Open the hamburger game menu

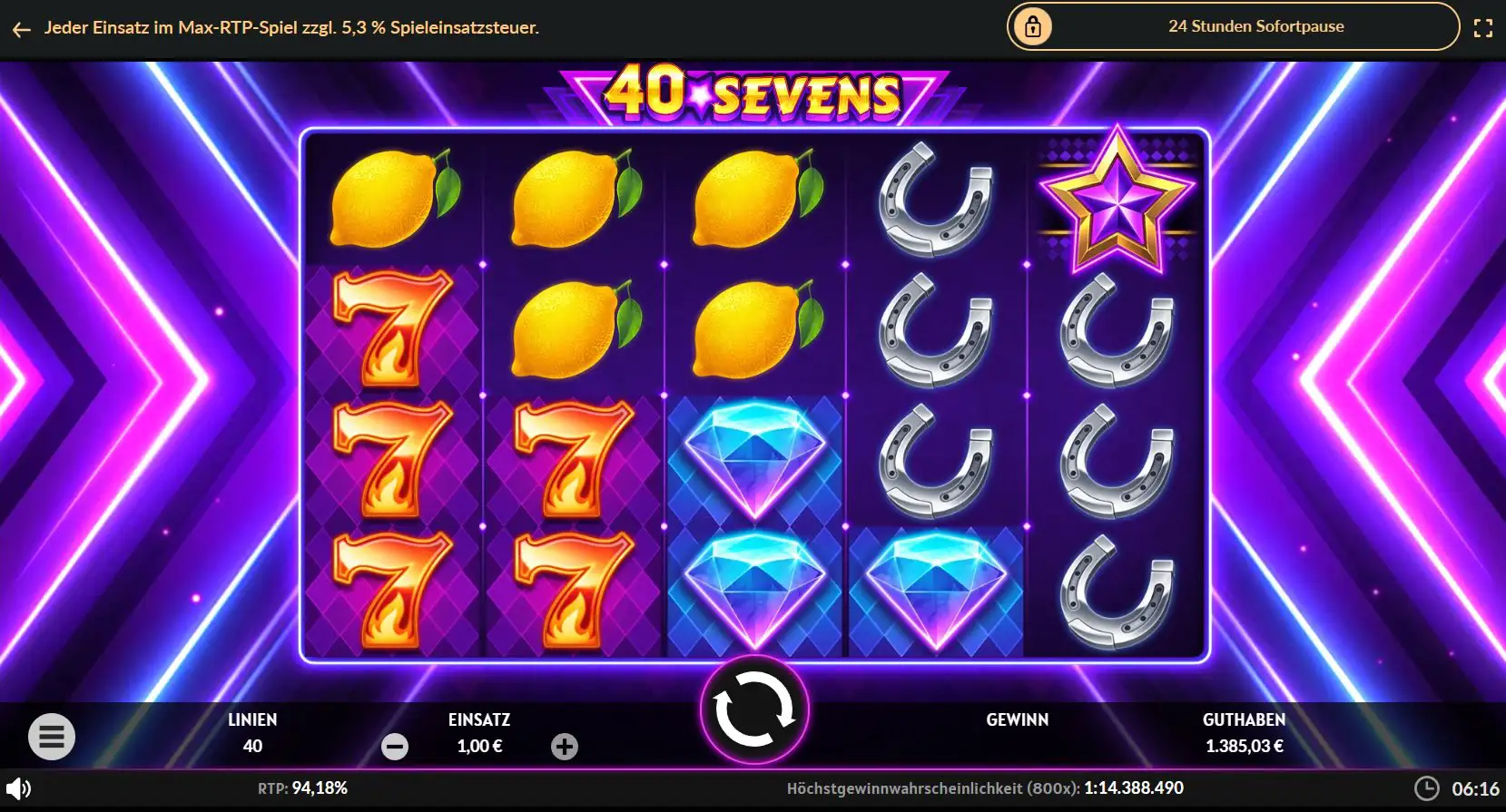pos(52,736)
